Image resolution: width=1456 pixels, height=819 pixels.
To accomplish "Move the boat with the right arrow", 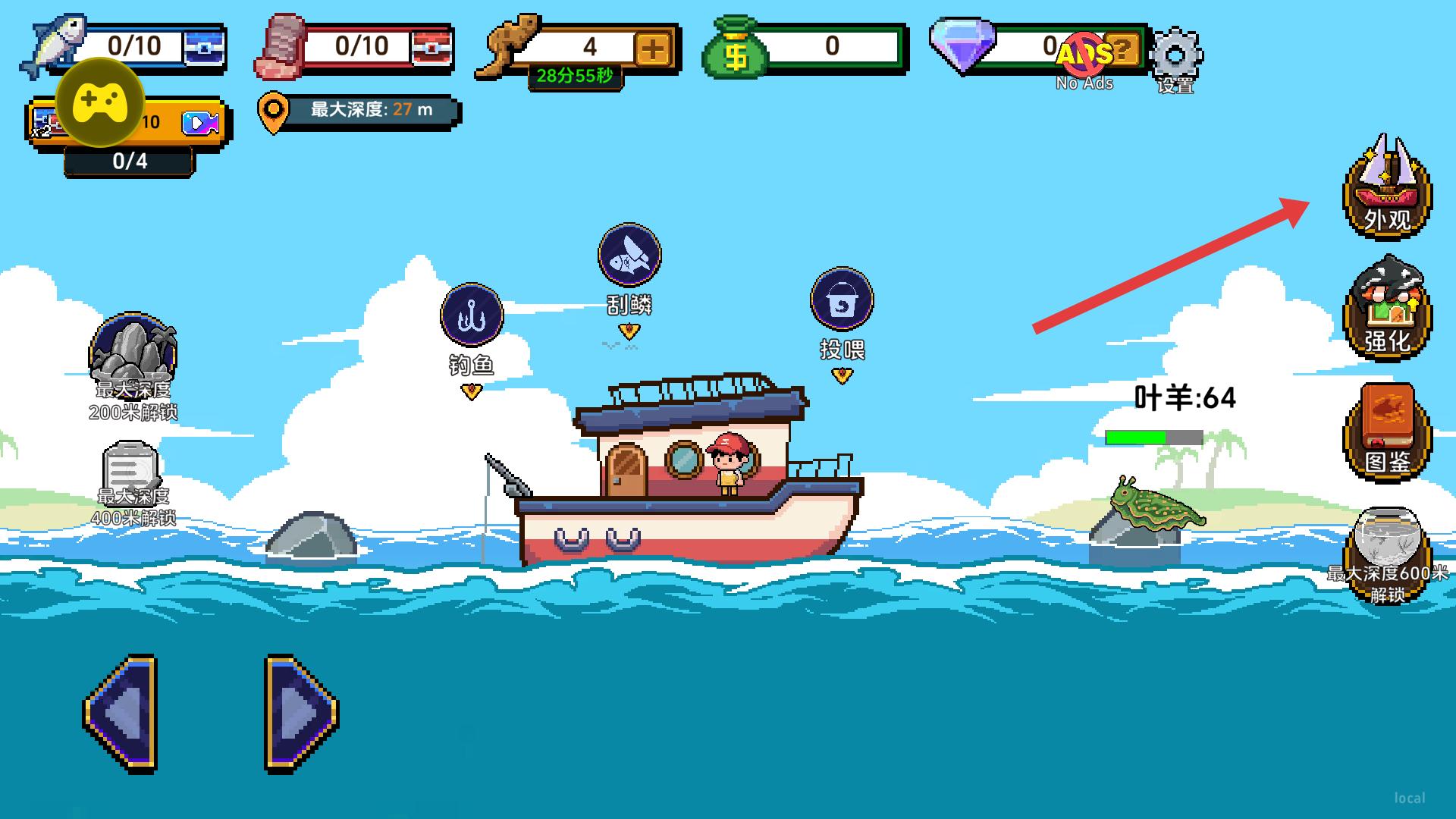I will 301,713.
